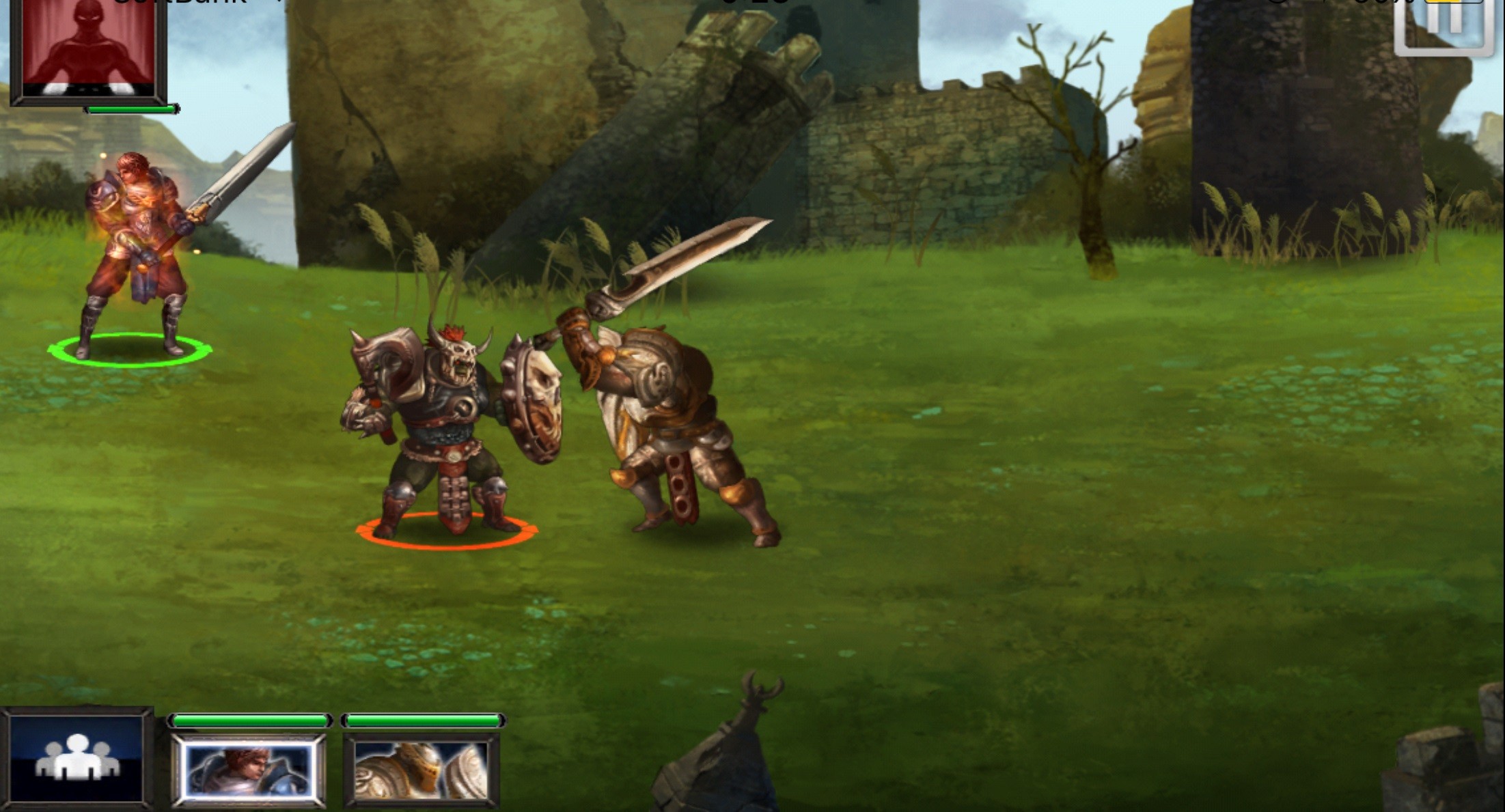
Task: Pause the battle with the pause button
Action: tap(1443, 24)
